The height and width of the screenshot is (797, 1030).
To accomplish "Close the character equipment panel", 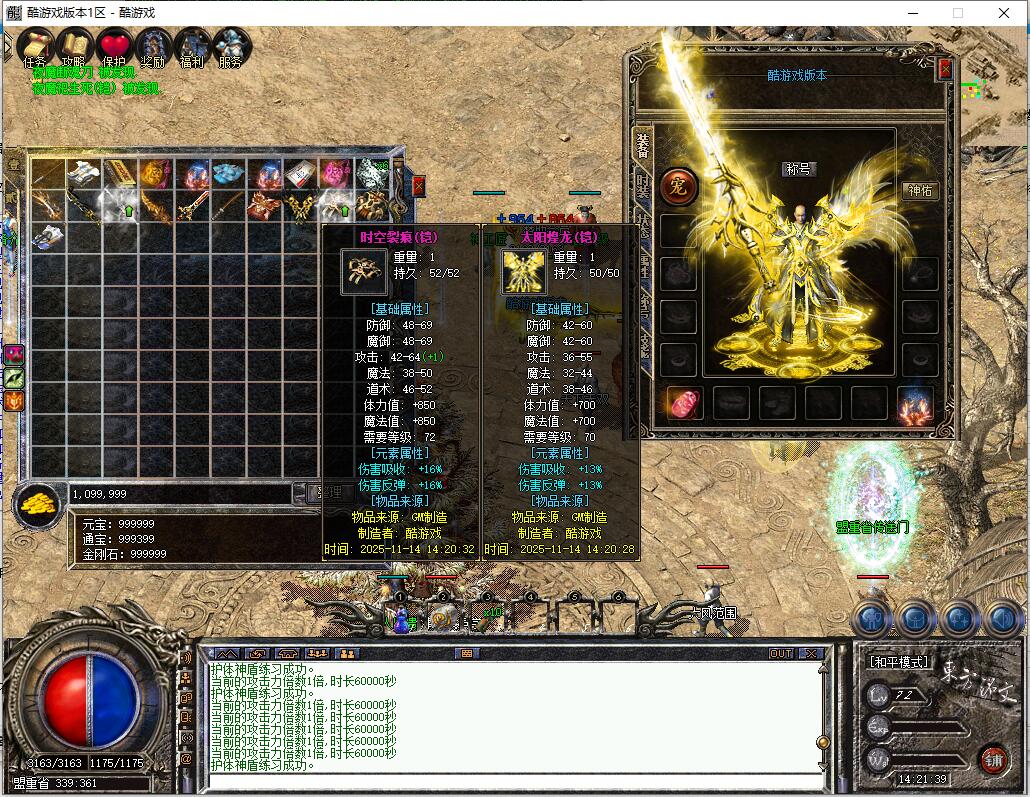I will (x=945, y=69).
